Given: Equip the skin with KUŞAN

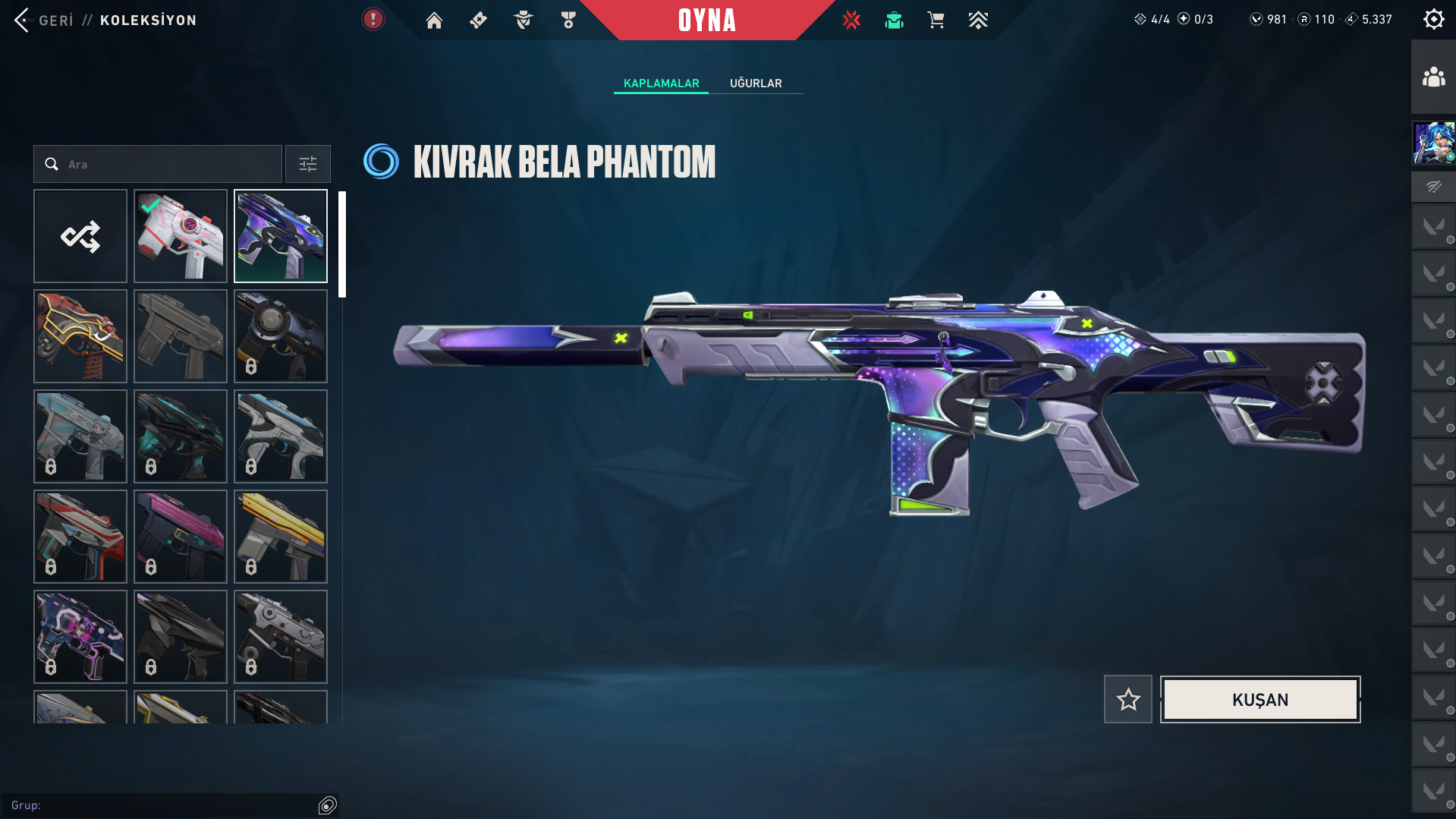Looking at the screenshot, I should coord(1259,700).
